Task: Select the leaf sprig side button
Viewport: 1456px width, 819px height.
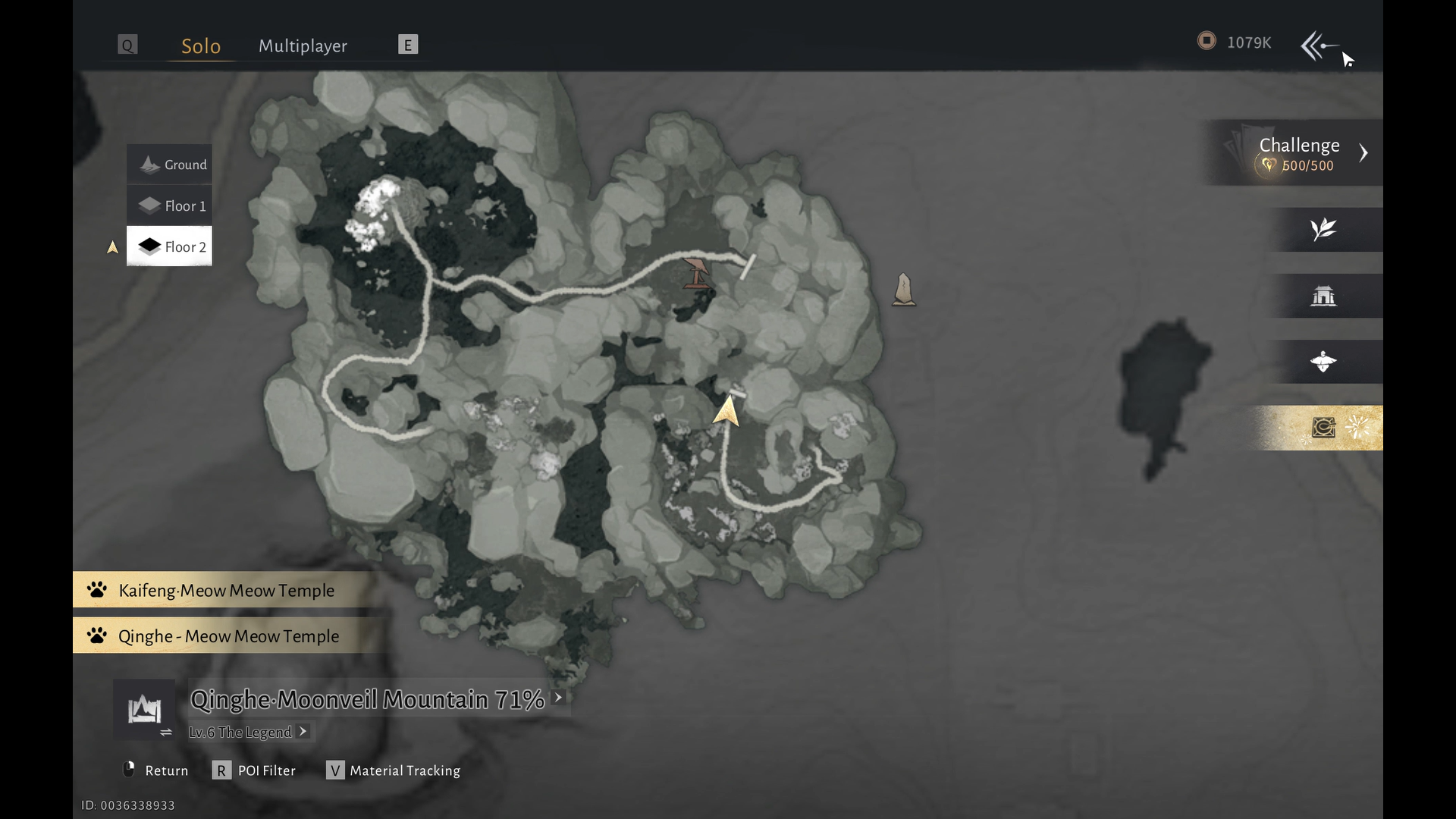Action: pos(1323,229)
